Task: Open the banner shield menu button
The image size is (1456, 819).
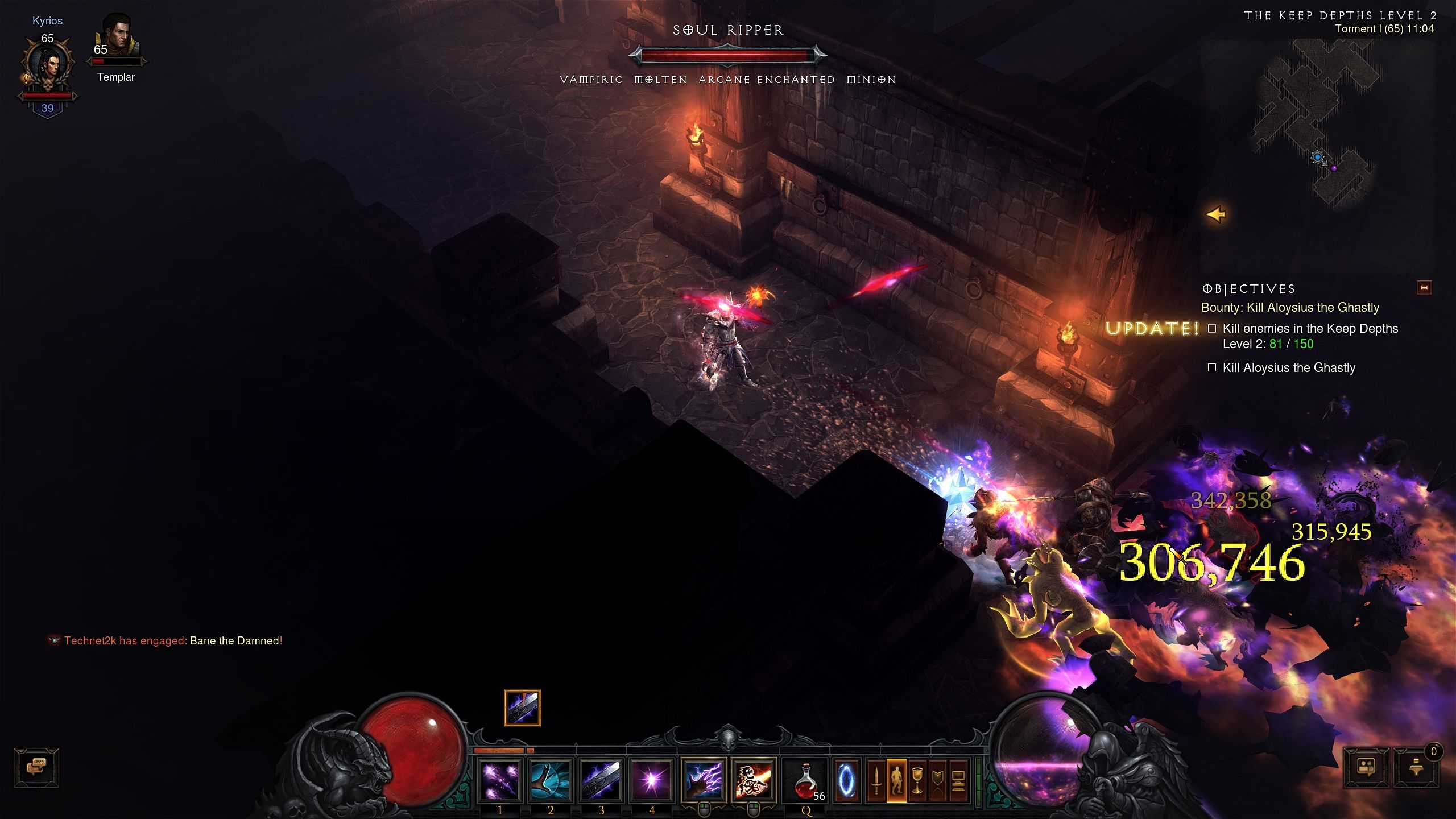Action: click(938, 780)
